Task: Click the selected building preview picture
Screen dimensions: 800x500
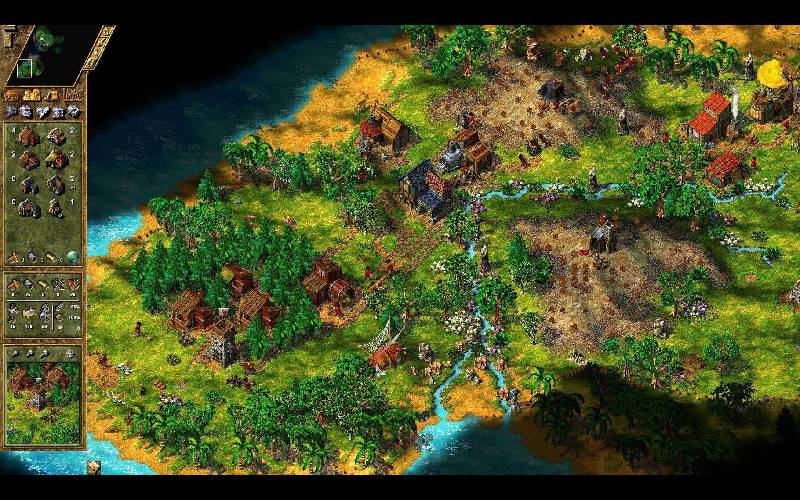Action: (x=43, y=400)
